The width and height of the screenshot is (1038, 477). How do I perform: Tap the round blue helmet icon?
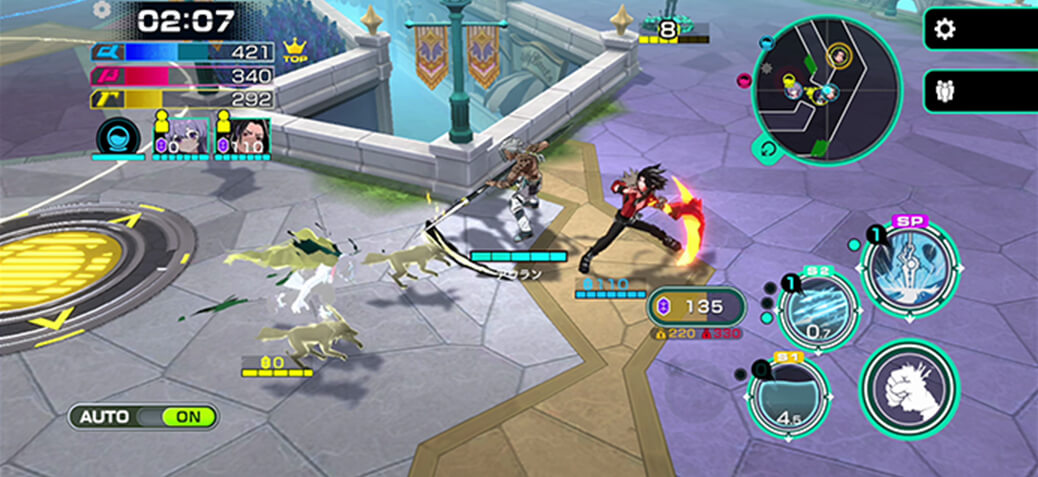[x=119, y=138]
